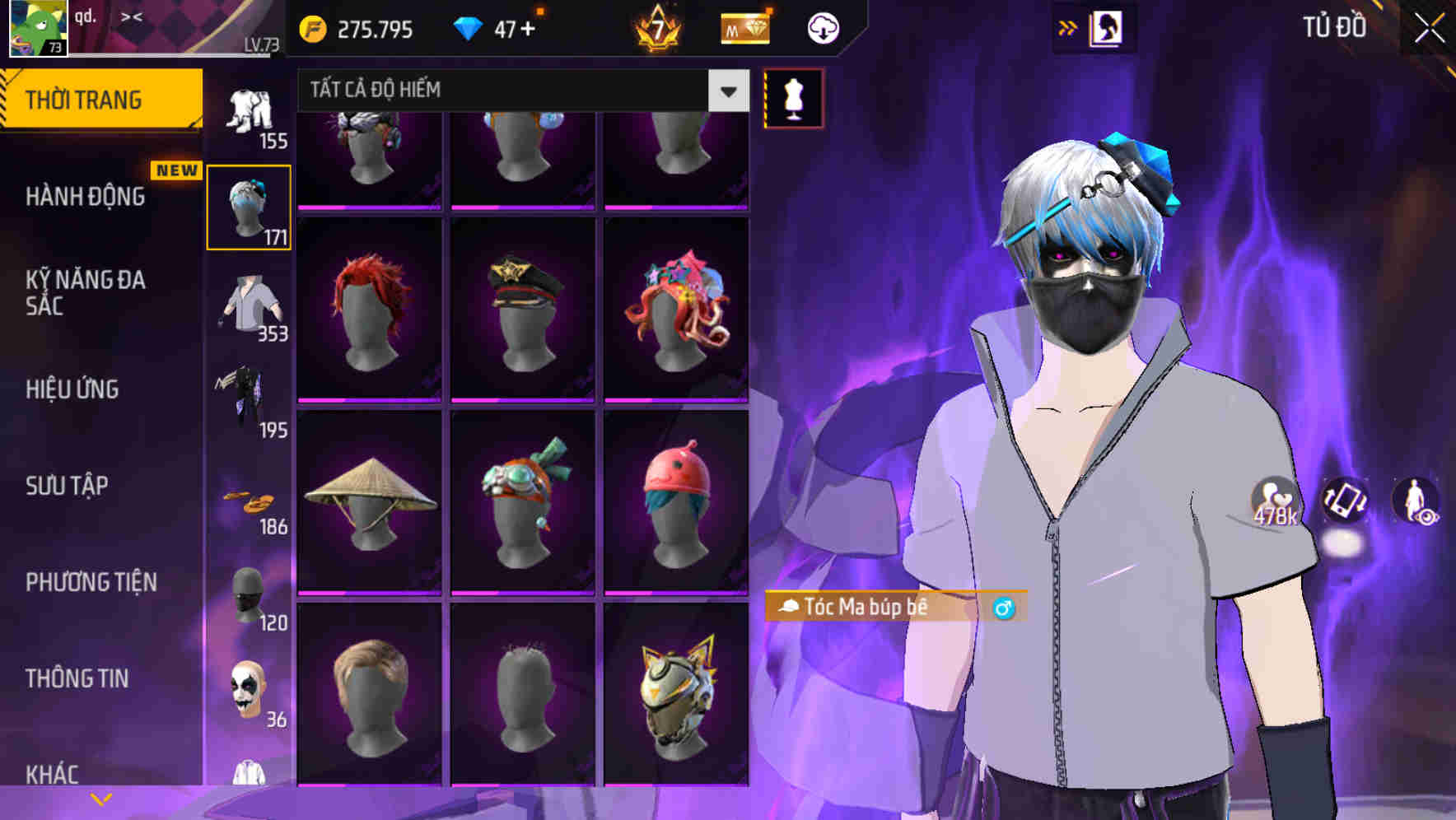This screenshot has width=1456, height=820.
Task: Switch to the HÀNH ĐỘNG tab
Action: pos(83,197)
